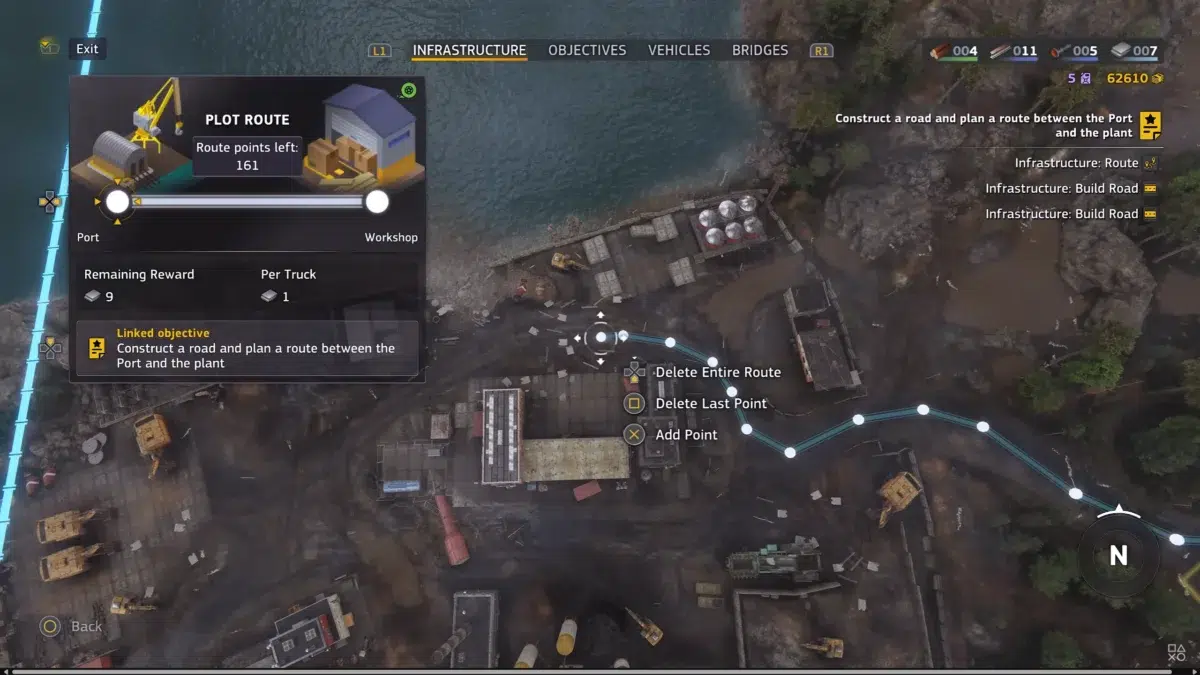
Task: Select Delete Last Point option
Action: pos(710,403)
